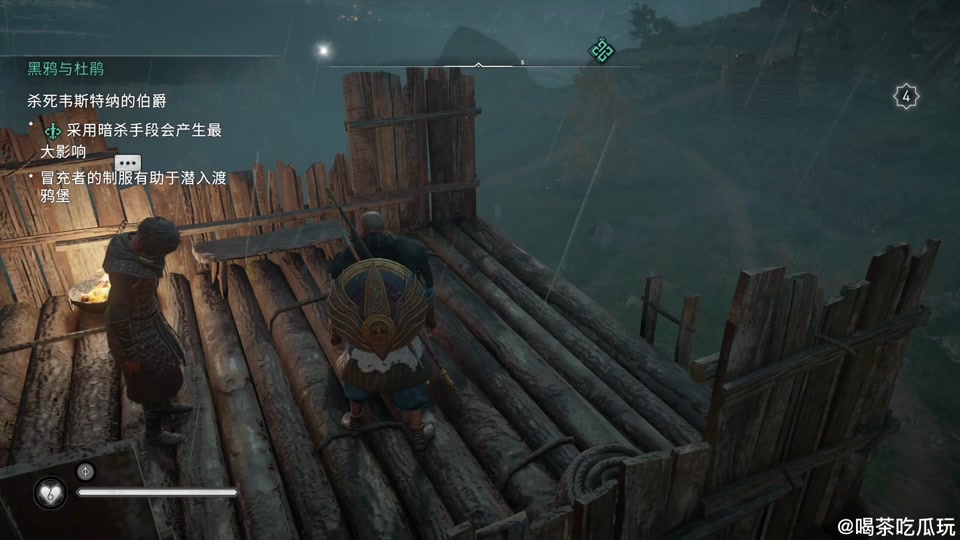Click the hexagonal badge showing number 4
Screen dimensions: 960x540
pos(906,97)
